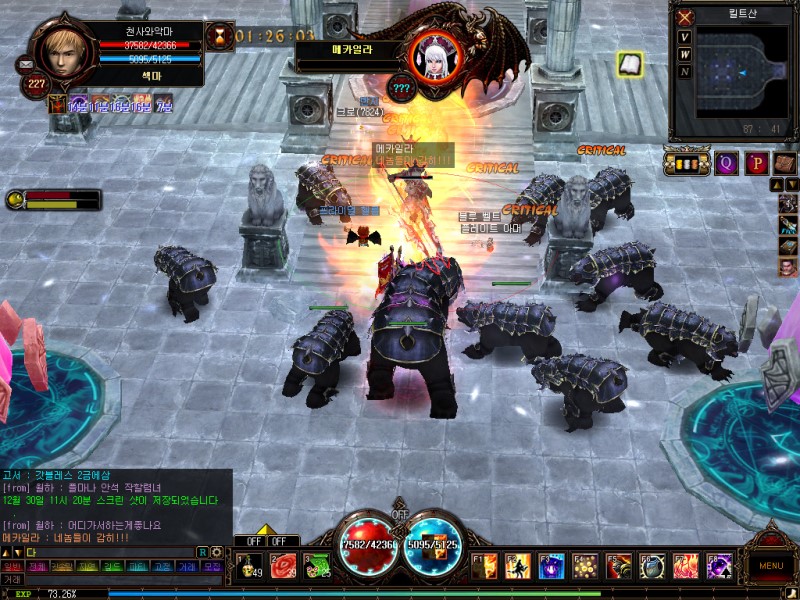The width and height of the screenshot is (800, 600).
Task: Use the red meat item in slot 2
Action: tap(284, 566)
